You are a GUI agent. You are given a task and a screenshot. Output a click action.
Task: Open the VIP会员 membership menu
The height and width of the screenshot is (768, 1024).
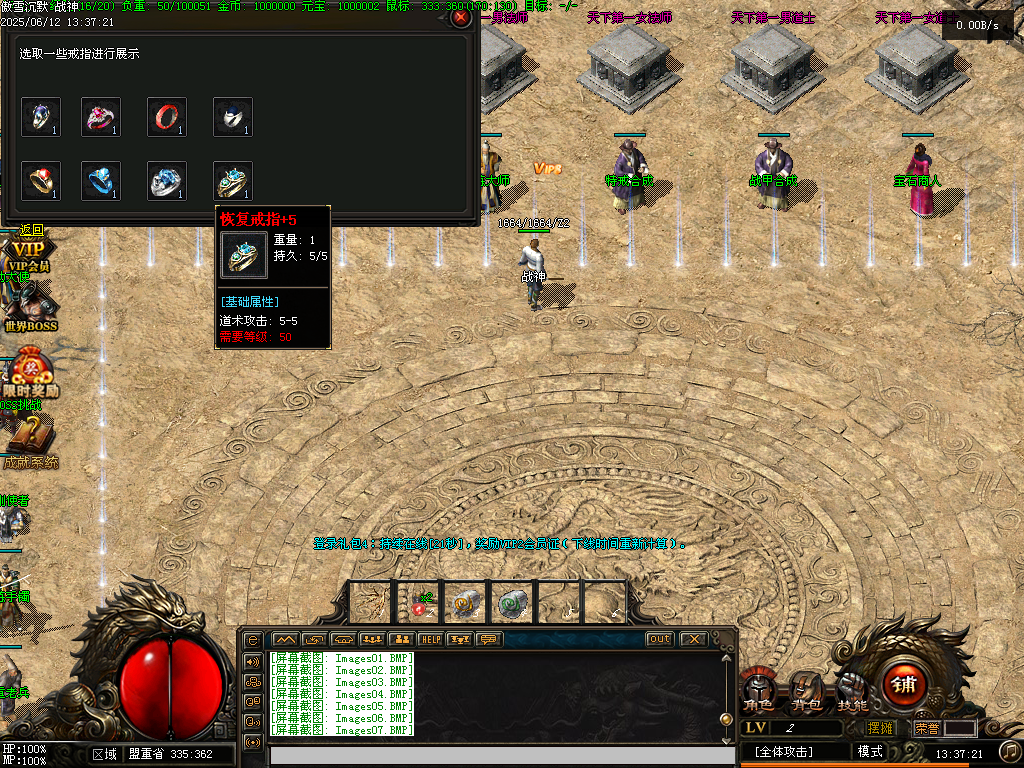pos(28,255)
